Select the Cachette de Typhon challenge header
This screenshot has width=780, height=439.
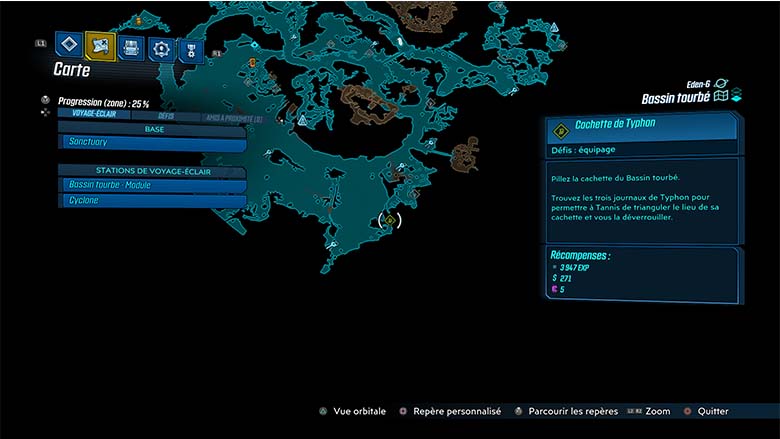point(642,127)
